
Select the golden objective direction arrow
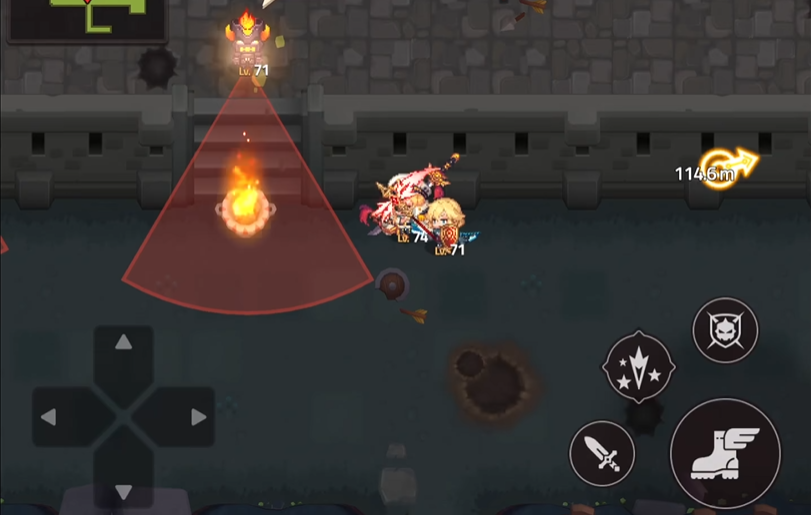click(x=728, y=167)
